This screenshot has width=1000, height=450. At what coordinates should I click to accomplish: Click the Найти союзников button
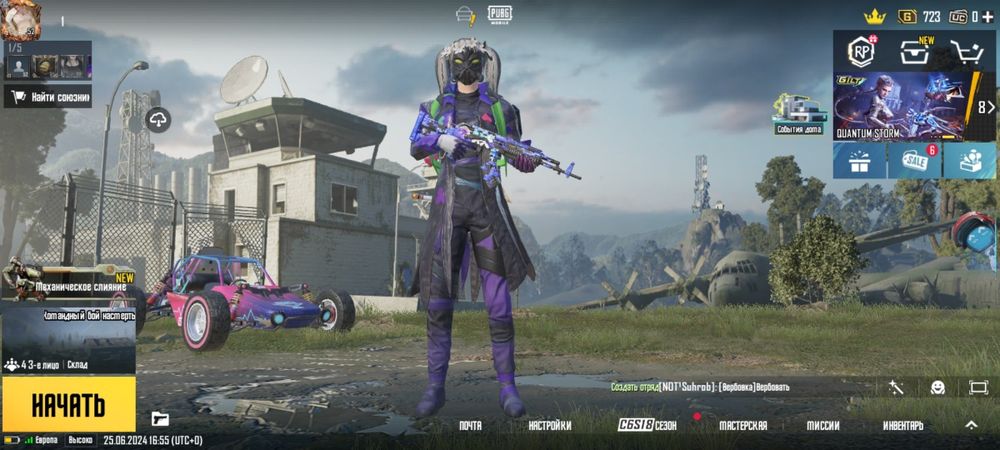click(48, 97)
